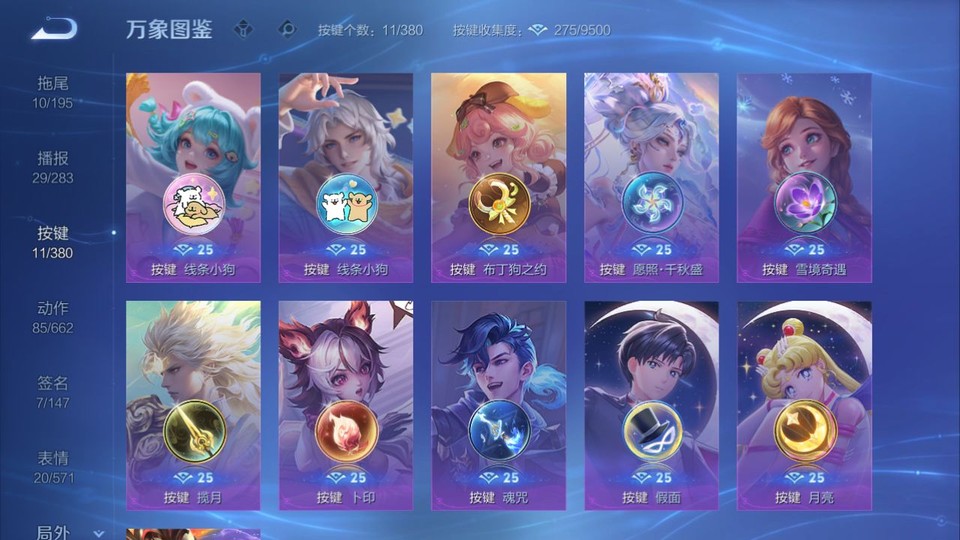Open the 魂咒 button skin card
This screenshot has height=540, width=960.
(498, 405)
